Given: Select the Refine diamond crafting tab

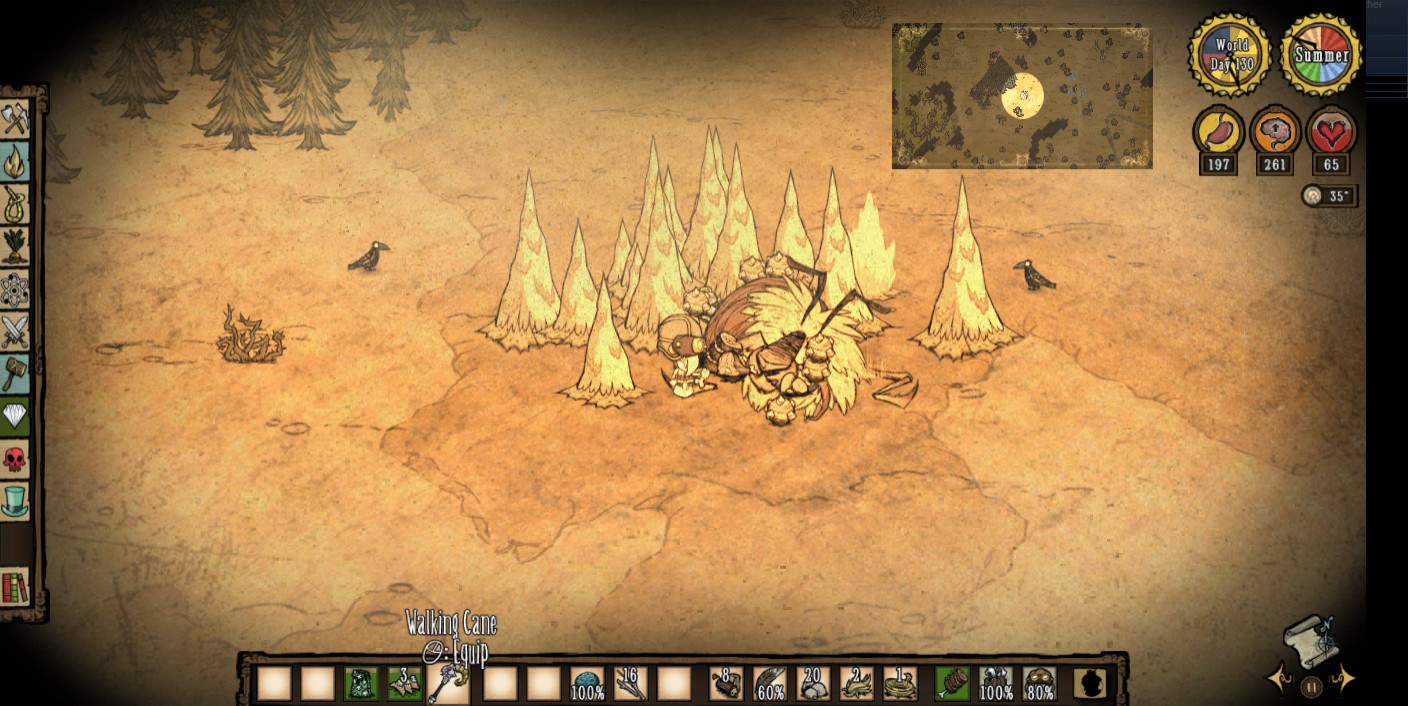Looking at the screenshot, I should 15,416.
